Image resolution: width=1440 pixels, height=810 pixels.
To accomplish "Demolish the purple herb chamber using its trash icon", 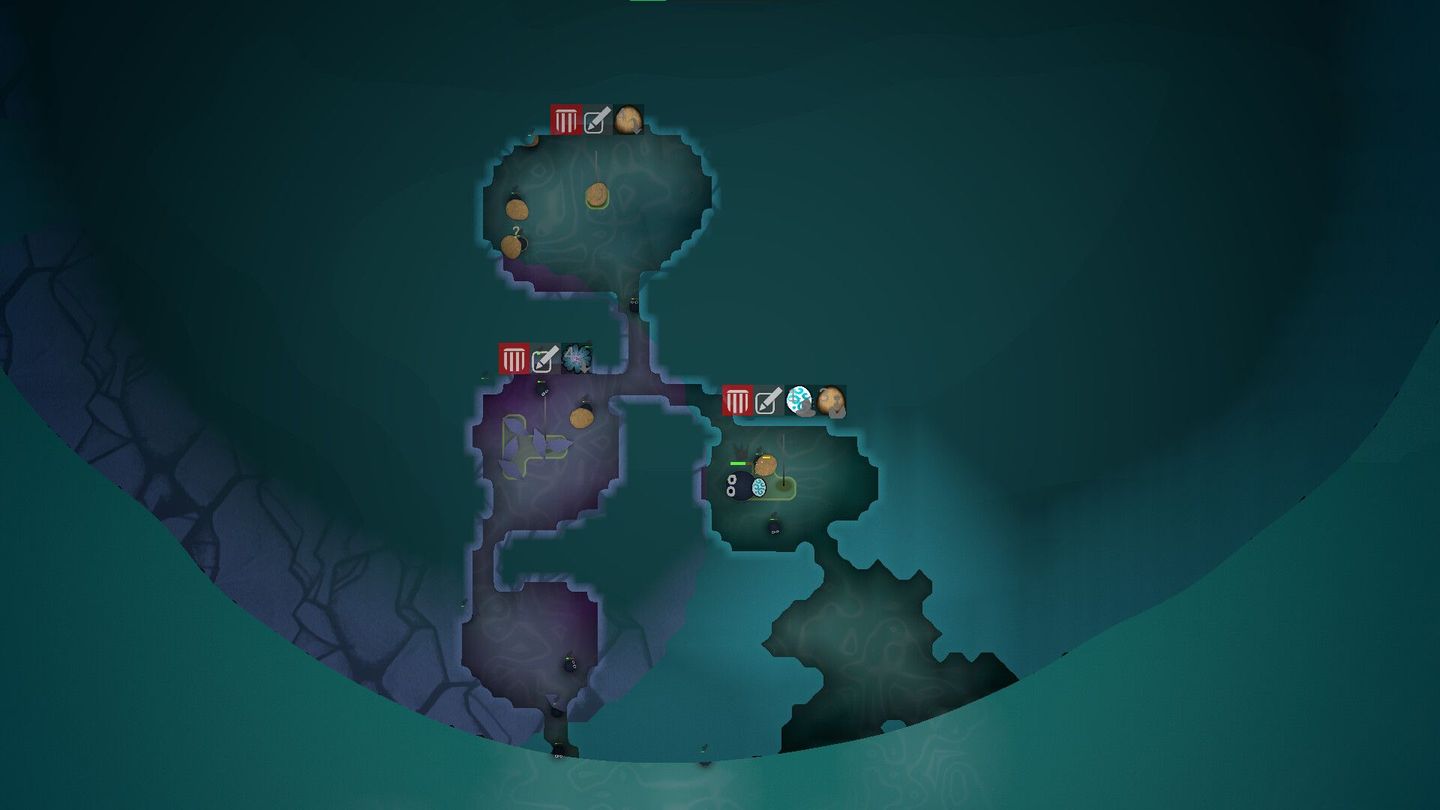I will point(514,356).
